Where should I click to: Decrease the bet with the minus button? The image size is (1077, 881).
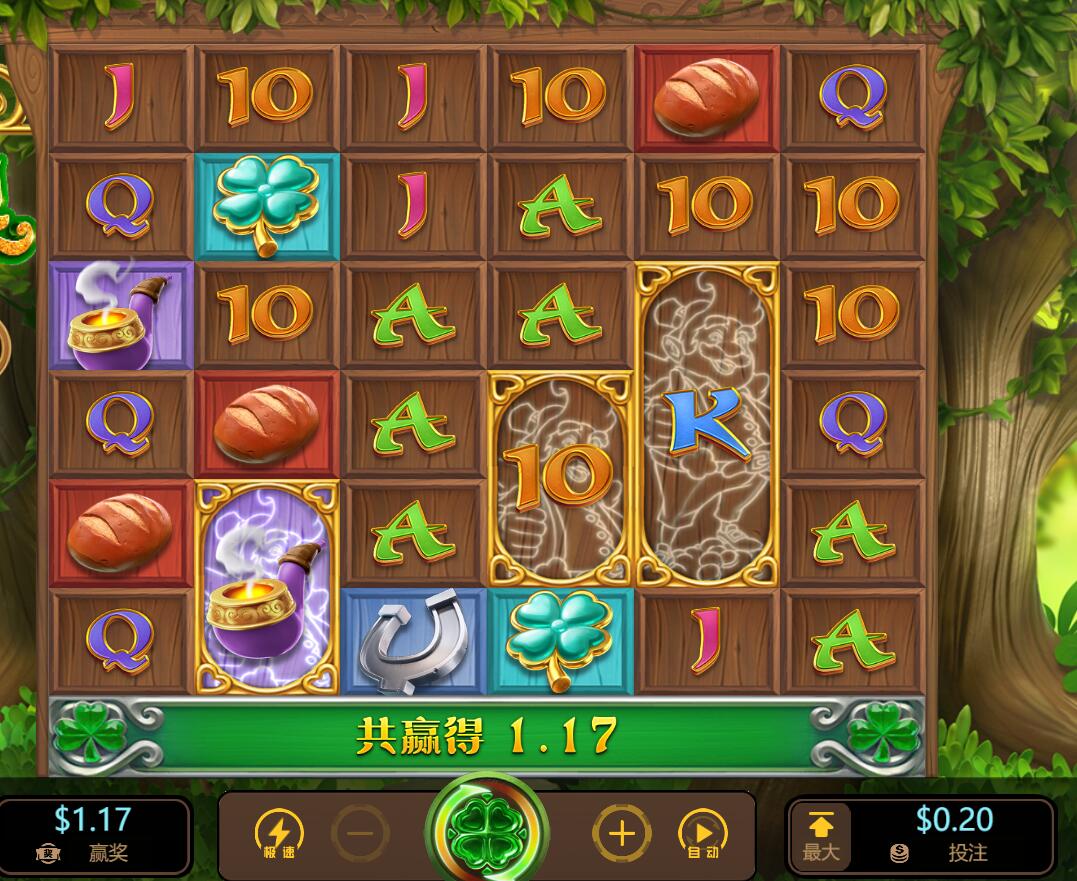(x=361, y=833)
